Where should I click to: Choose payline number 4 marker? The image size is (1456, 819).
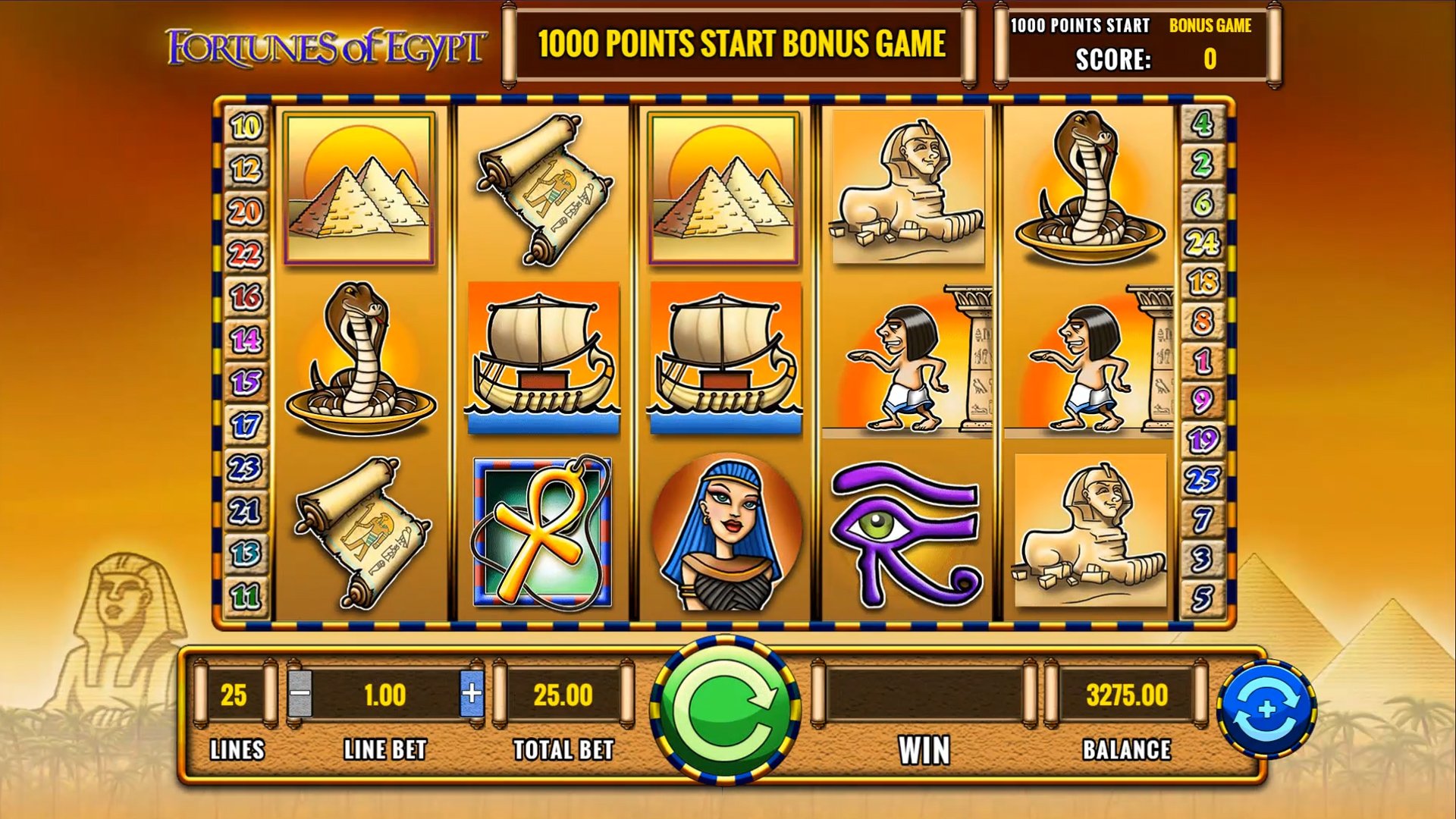1202,124
